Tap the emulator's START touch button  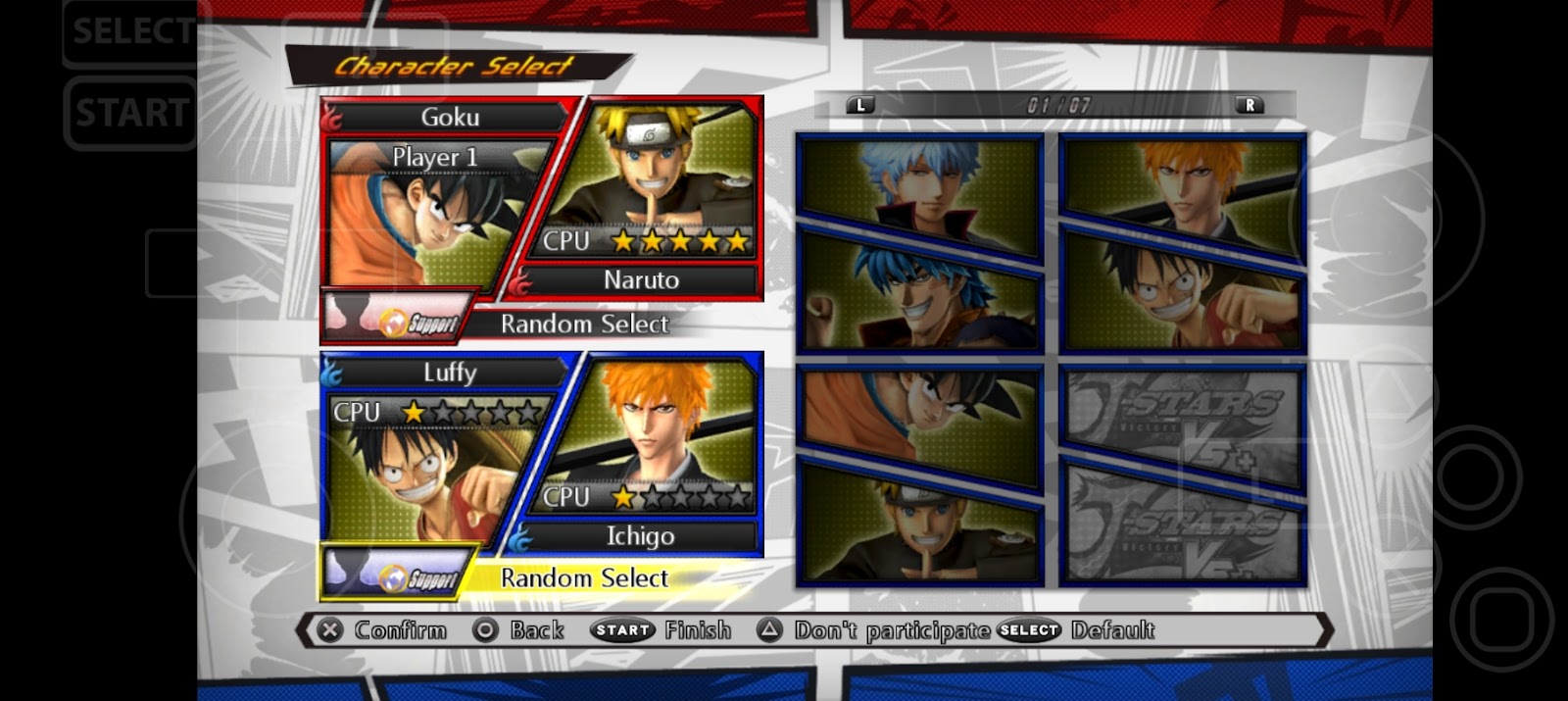point(131,114)
